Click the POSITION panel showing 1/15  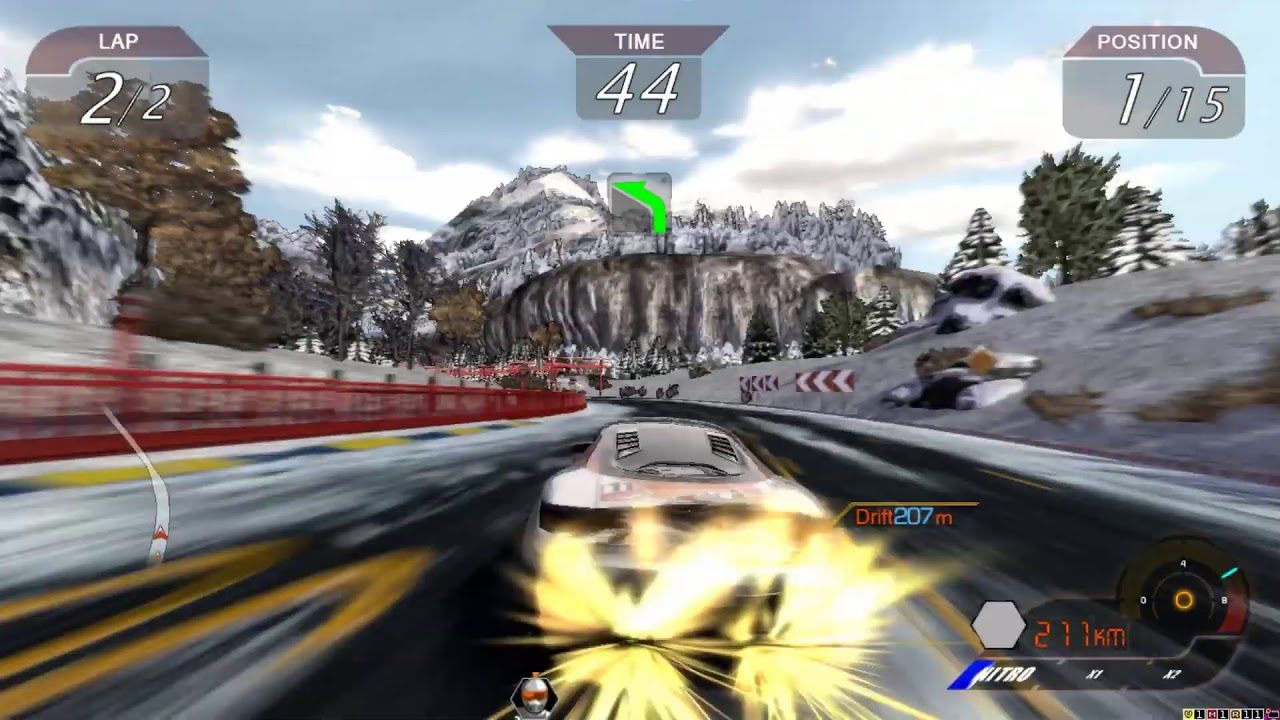(x=1155, y=80)
